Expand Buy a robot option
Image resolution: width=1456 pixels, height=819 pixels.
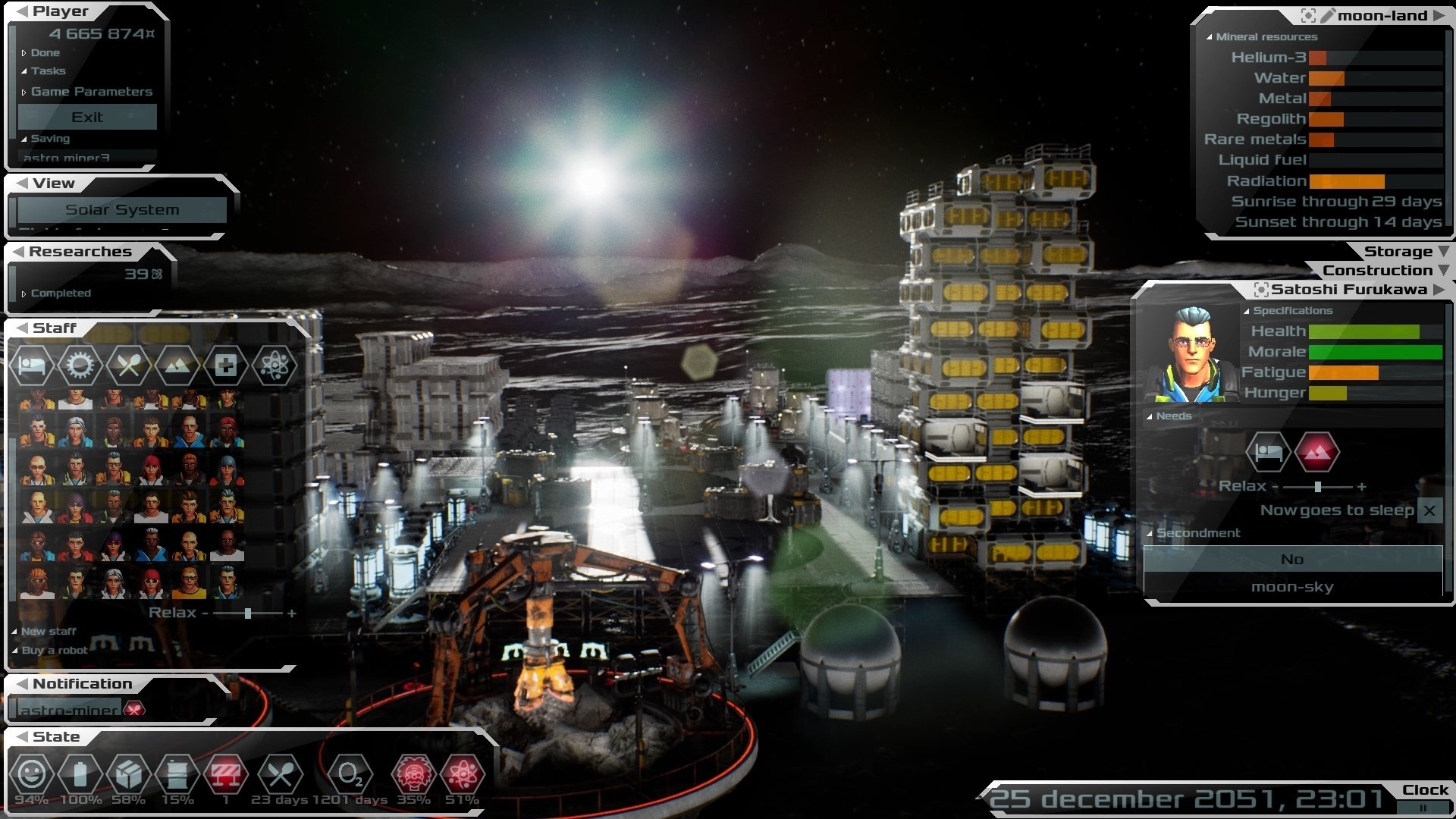tap(54, 651)
